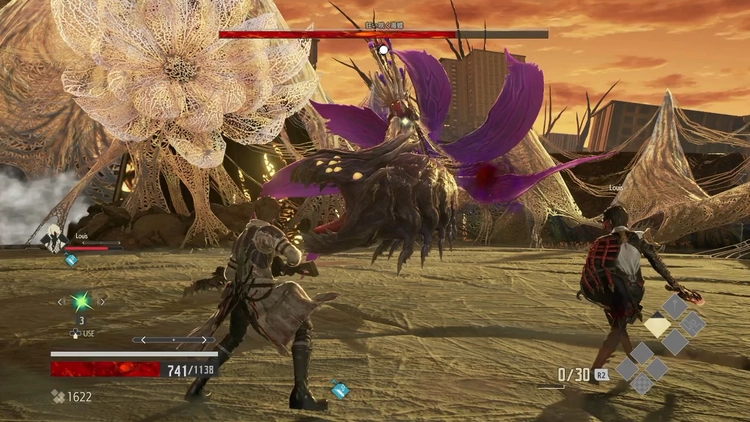Viewport: 750px width, 422px height.
Task: Activate the gift slot with the staff symbol
Action: pos(677,307)
